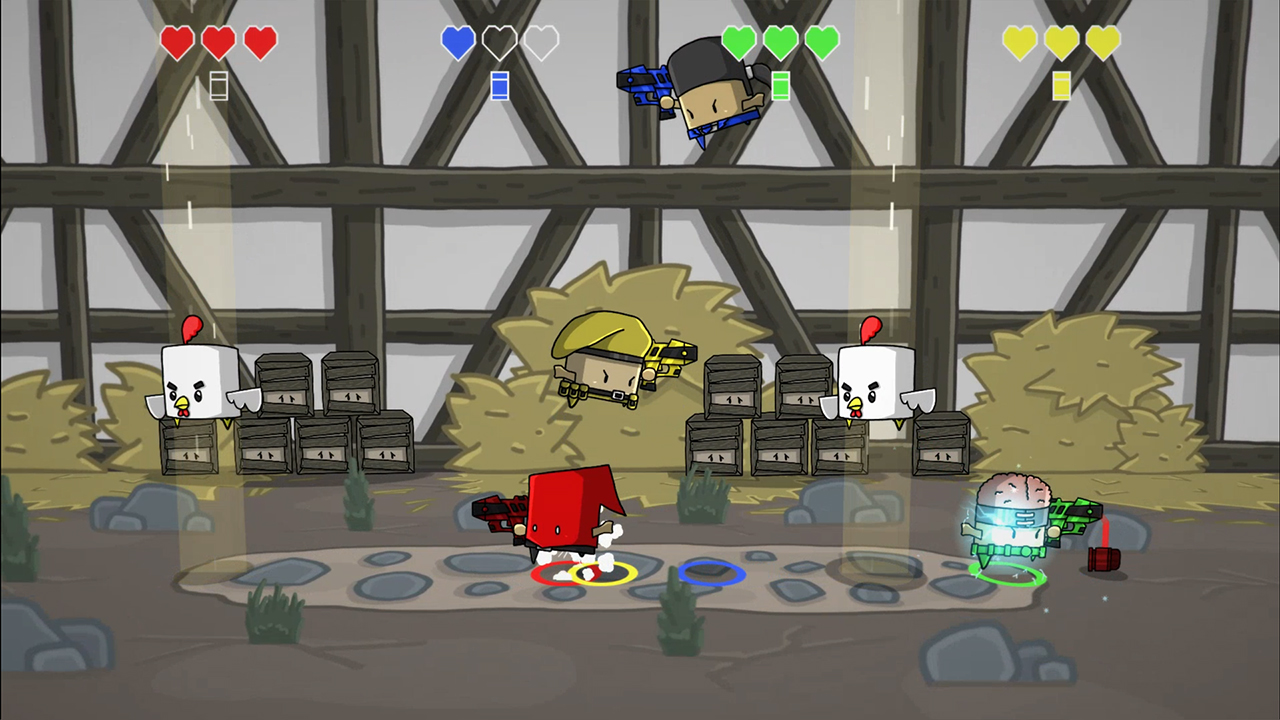The height and width of the screenshot is (720, 1280).
Task: Click the green player's ammo clip icon
Action: pos(780,88)
